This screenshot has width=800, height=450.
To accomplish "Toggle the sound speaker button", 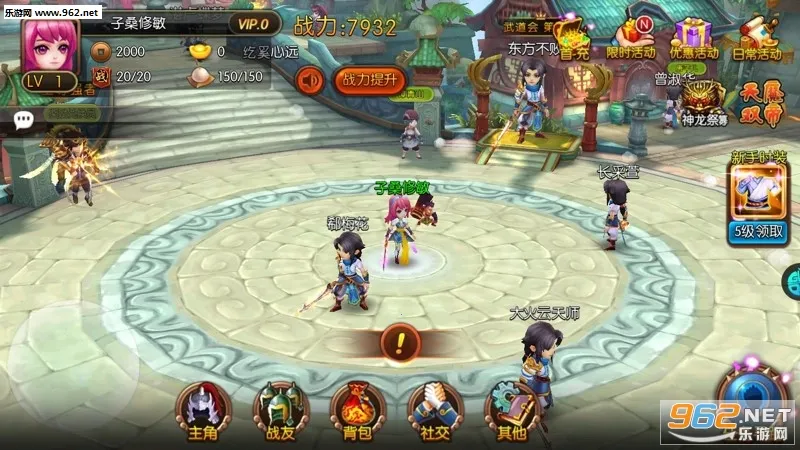I will [311, 79].
